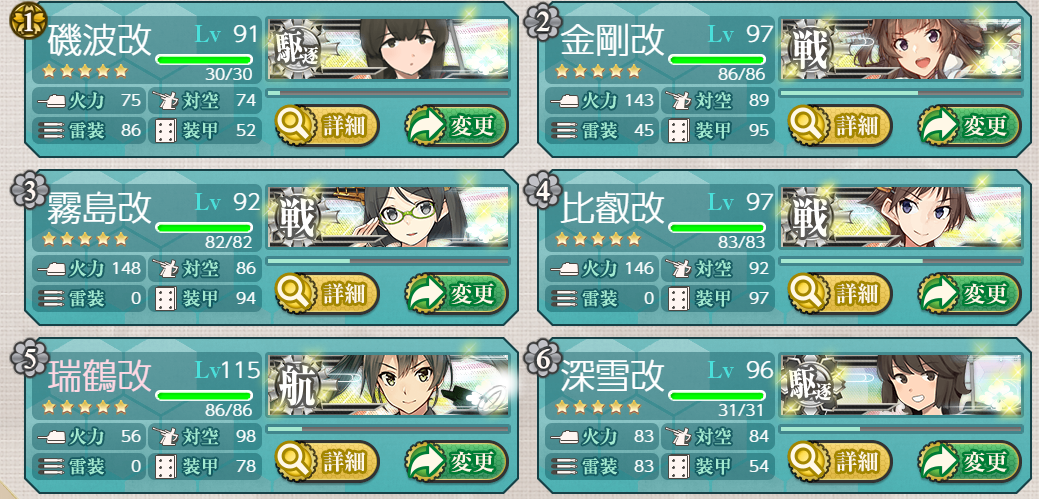The image size is (1039, 499).
Task: Select the 深雪改 ship portrait banner
Action: coord(902,386)
